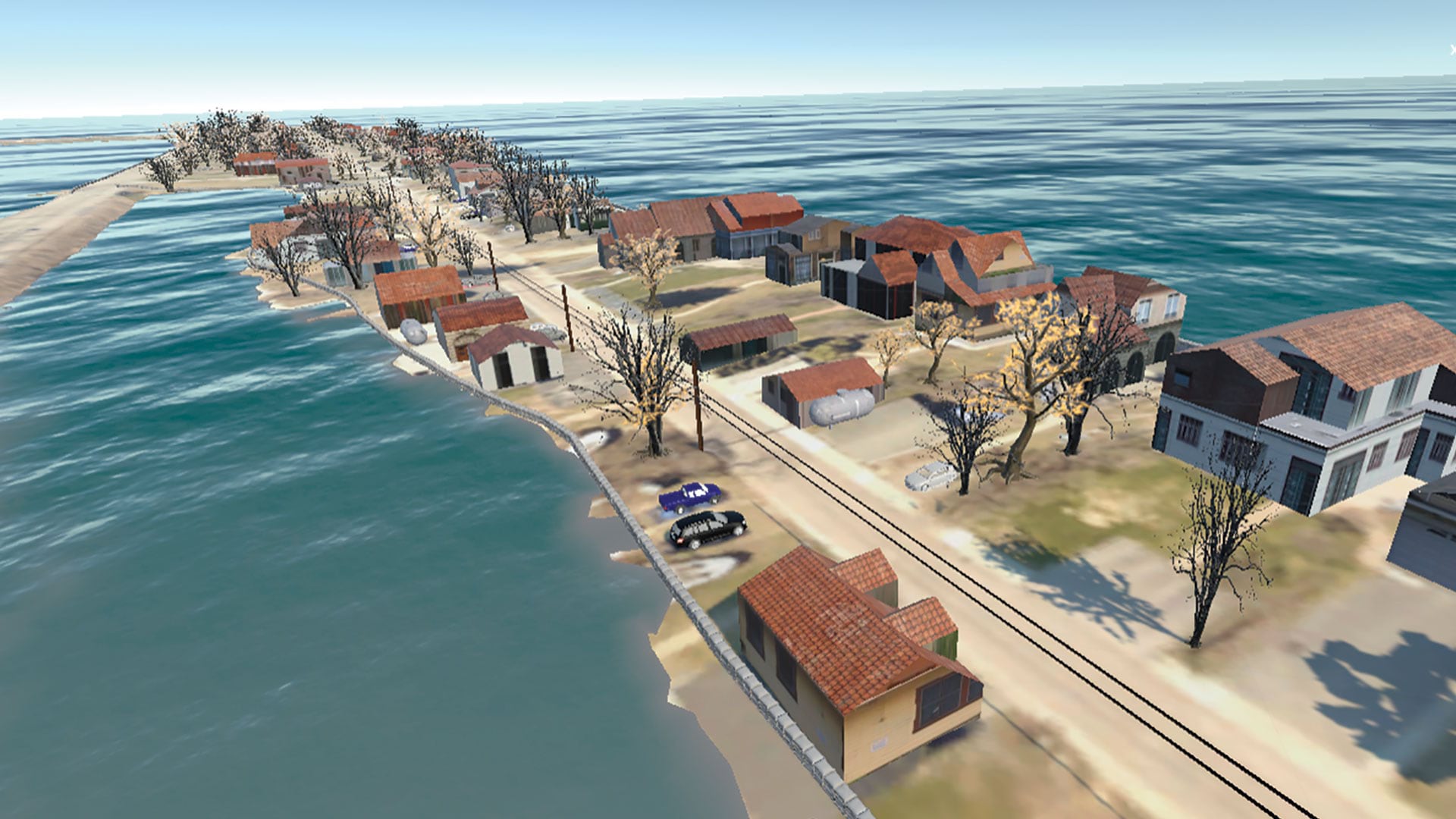This screenshot has height=819, width=1456.
Task: Close the view with the white X
Action: pyautogui.click(x=1451, y=50)
